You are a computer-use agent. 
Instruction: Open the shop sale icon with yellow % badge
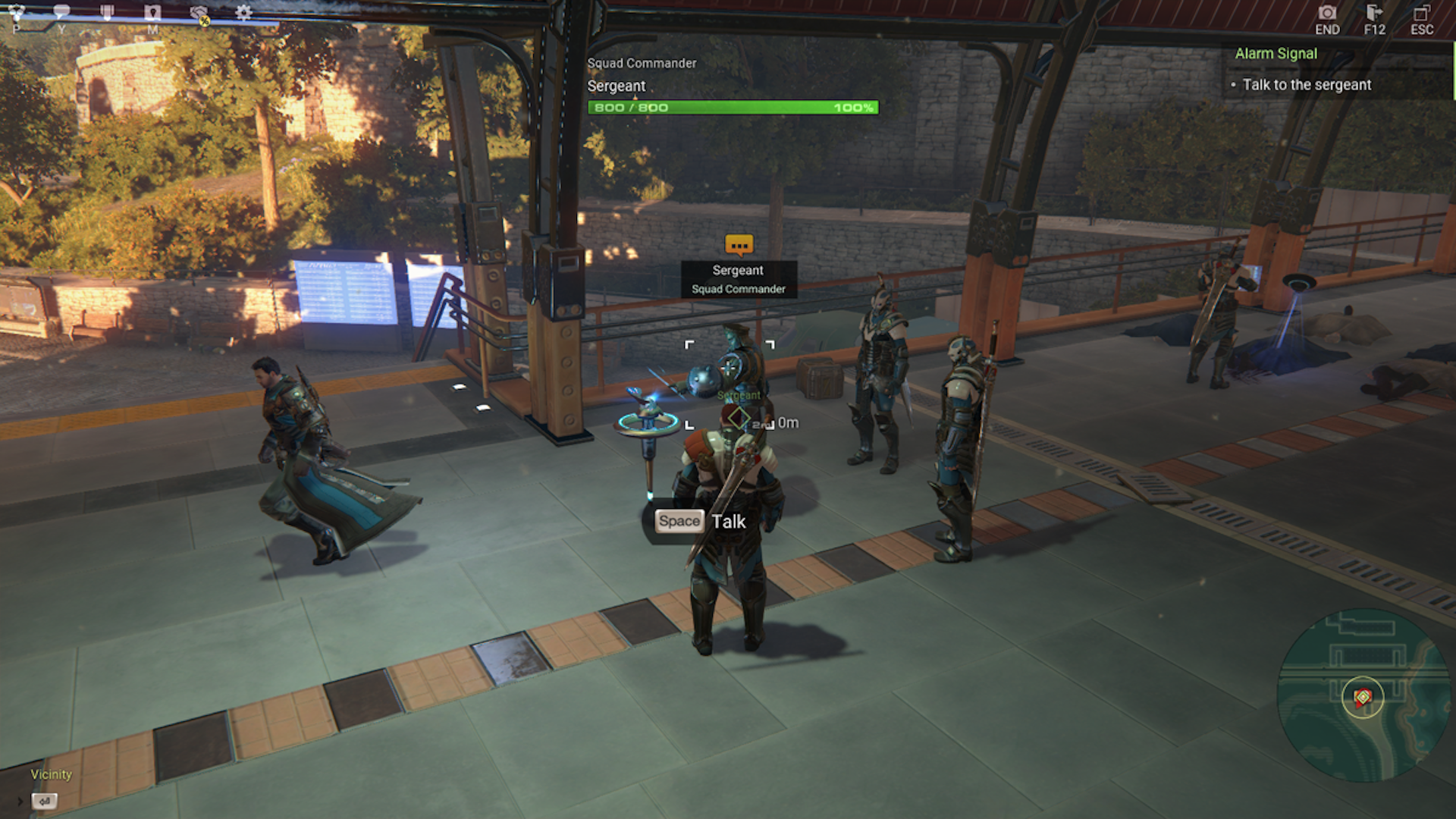point(199,11)
